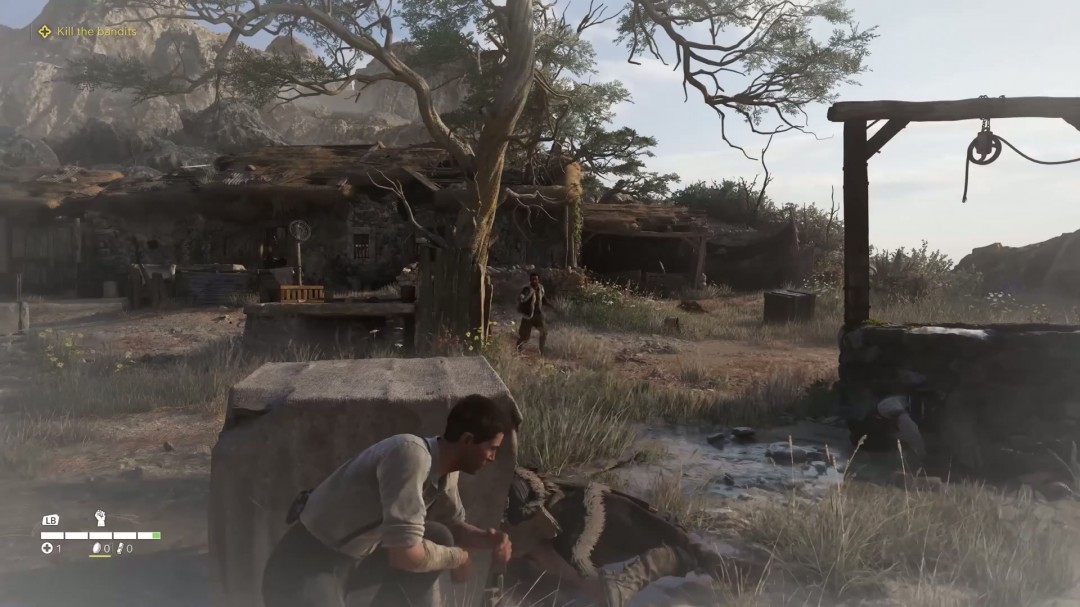Choose the throwable stone item icon

coord(96,548)
